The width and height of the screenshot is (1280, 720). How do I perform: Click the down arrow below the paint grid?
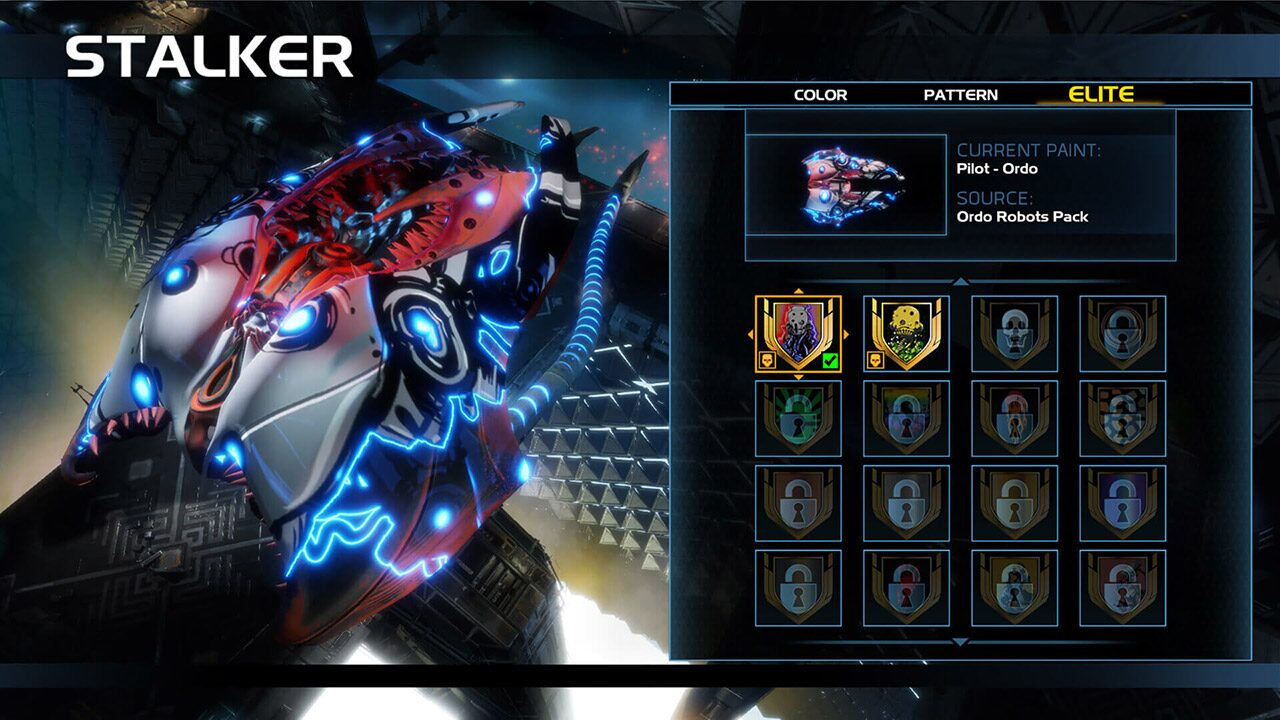pos(960,642)
